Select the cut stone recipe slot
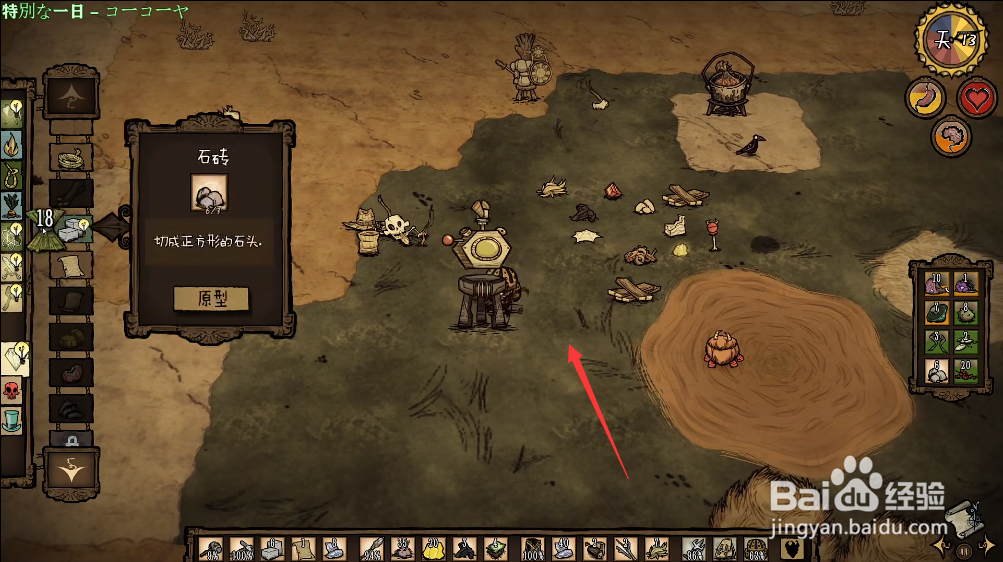The width and height of the screenshot is (1003, 562). pos(72,229)
